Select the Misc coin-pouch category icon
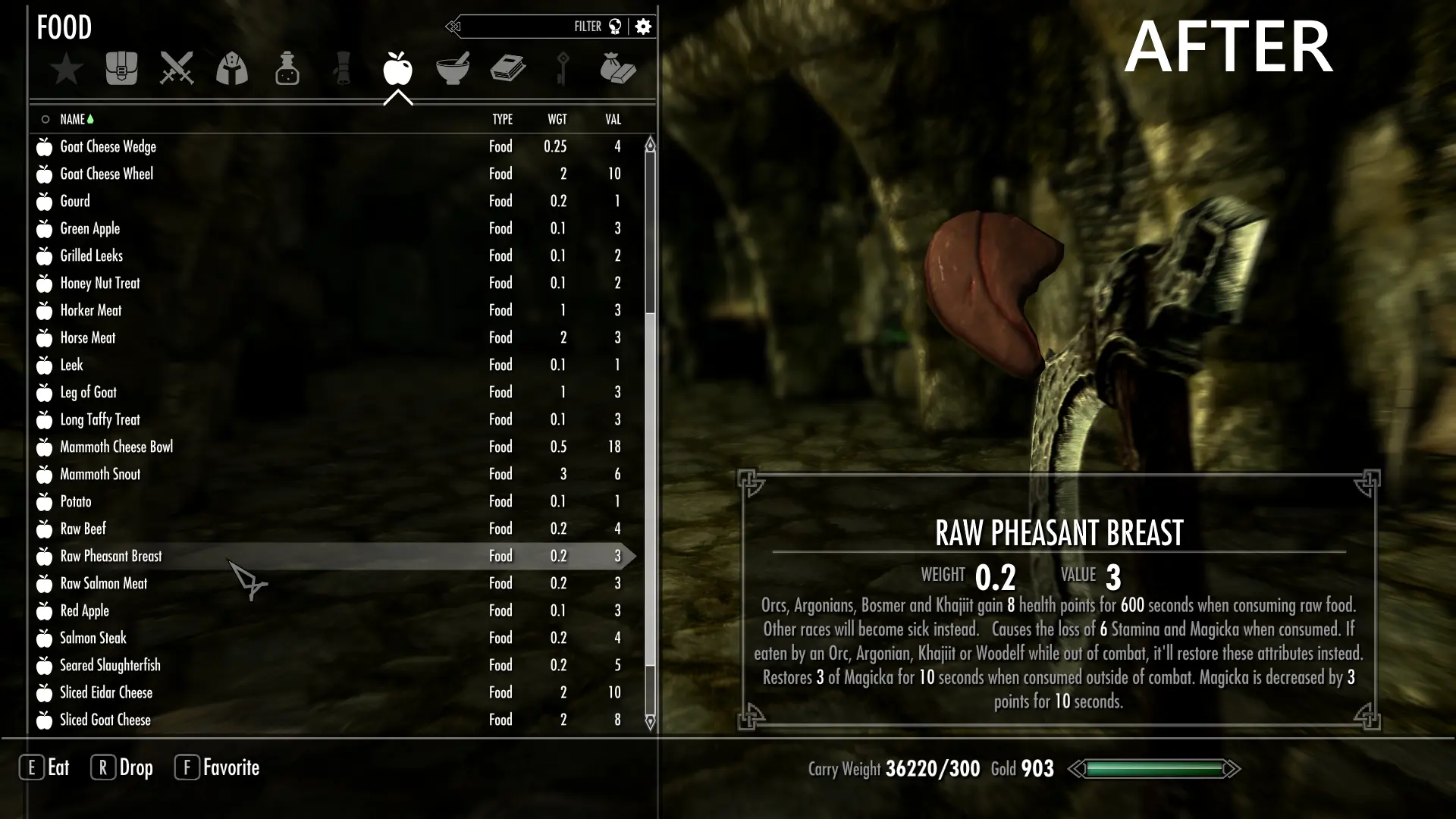This screenshot has width=1456, height=819. (619, 68)
